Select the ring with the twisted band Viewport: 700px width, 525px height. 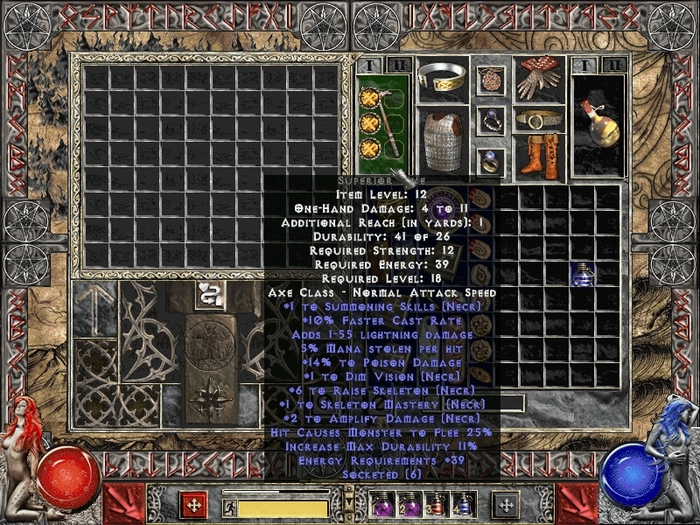coord(490,120)
